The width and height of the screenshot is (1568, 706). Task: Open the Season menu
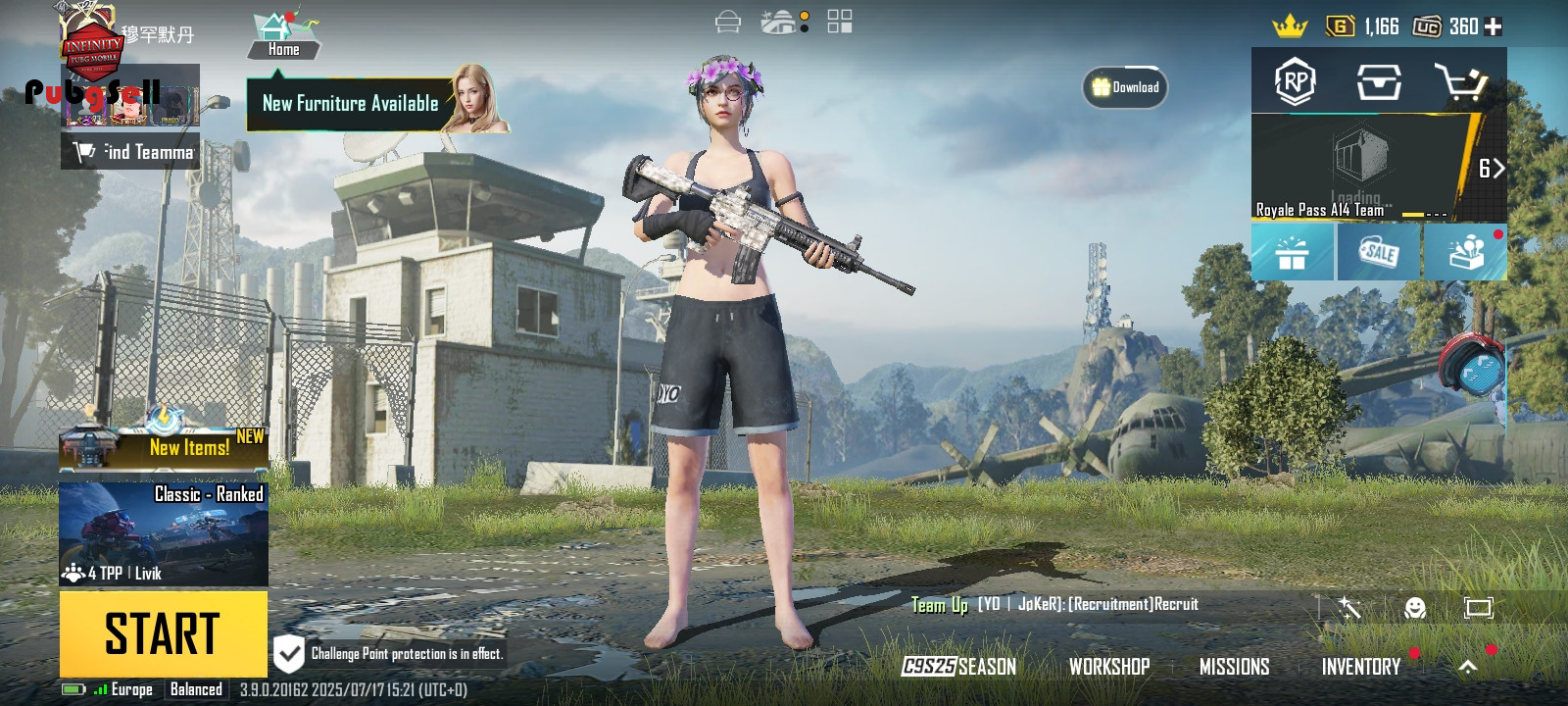coord(959,667)
